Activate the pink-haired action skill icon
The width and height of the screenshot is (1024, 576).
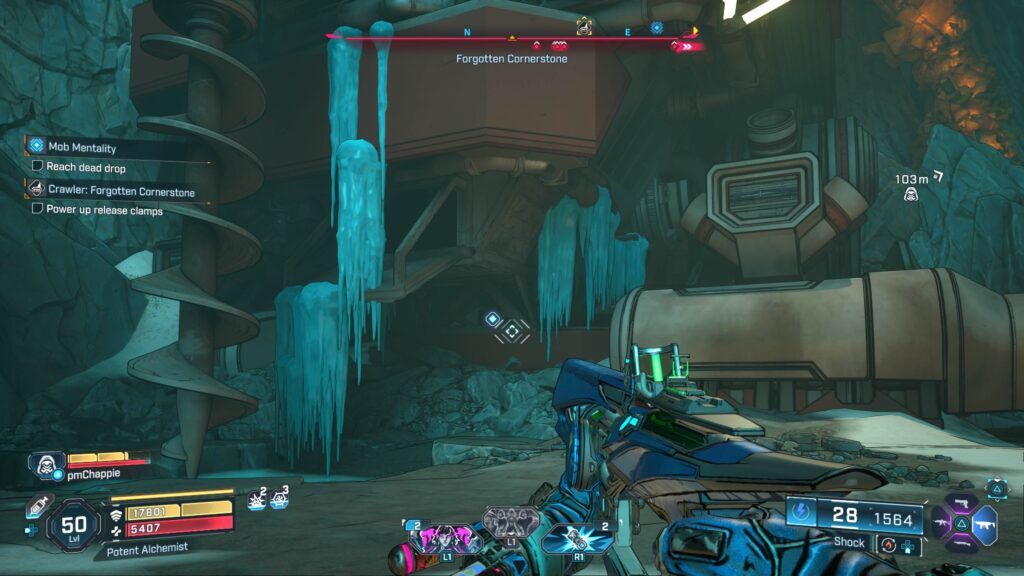(446, 537)
